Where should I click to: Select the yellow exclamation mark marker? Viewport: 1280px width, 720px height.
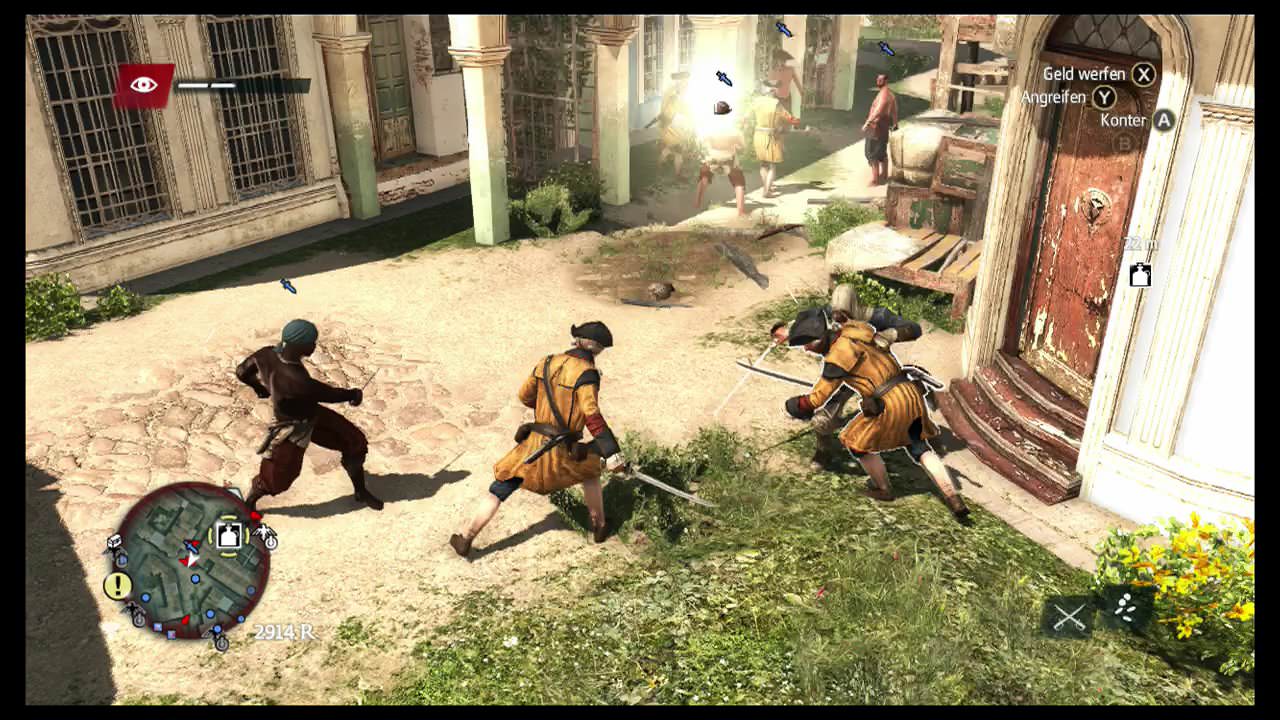(118, 585)
